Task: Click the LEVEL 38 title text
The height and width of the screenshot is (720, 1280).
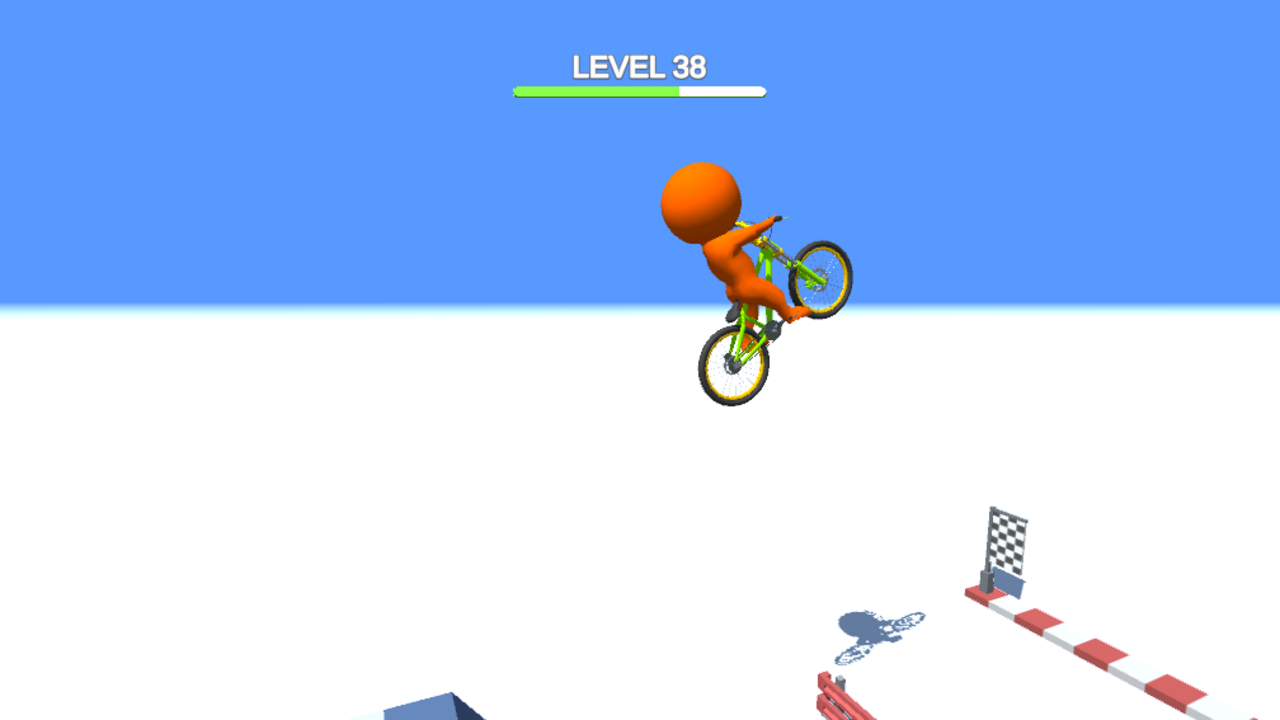Action: tap(638, 67)
